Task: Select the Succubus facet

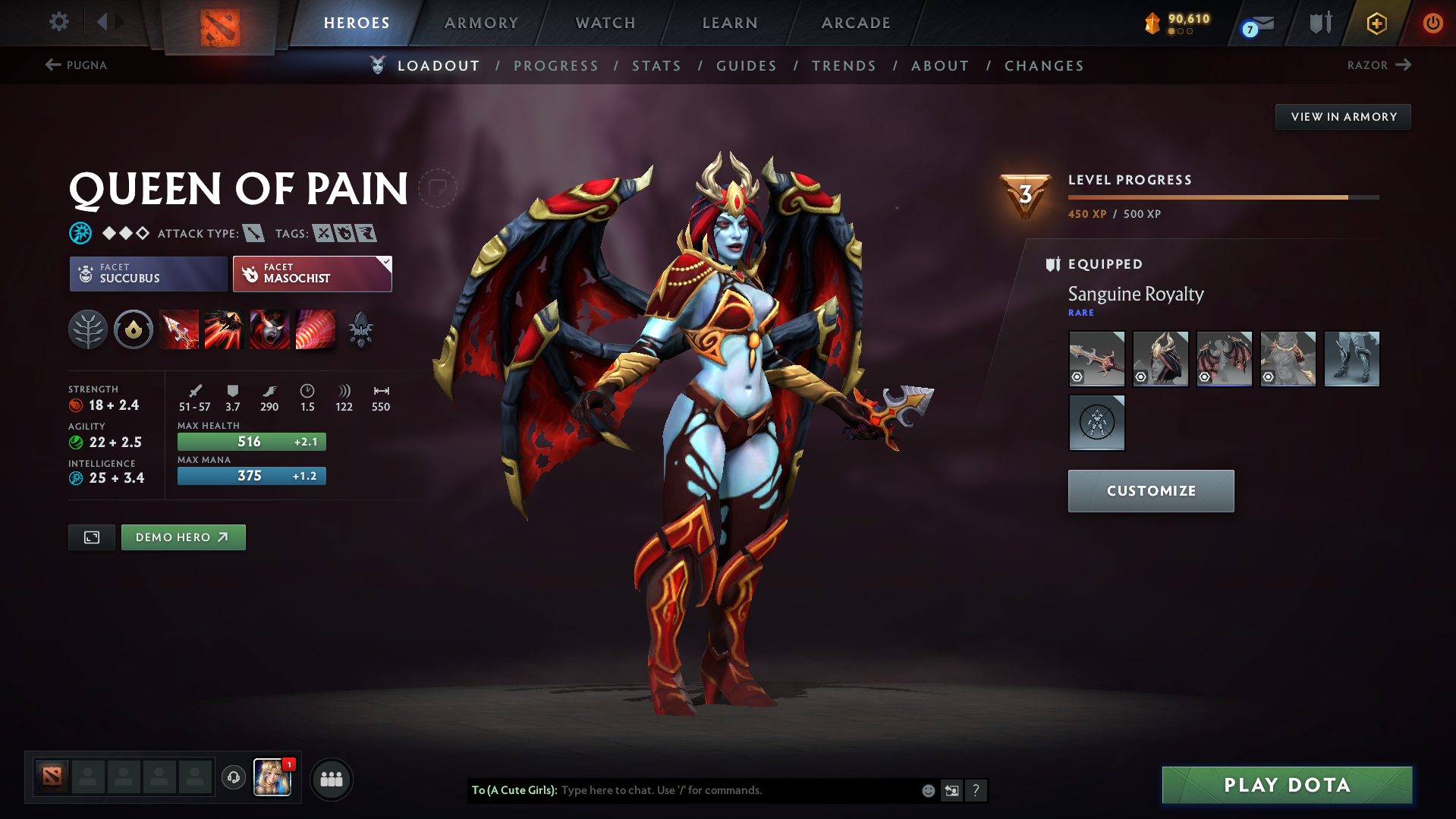Action: [x=147, y=273]
